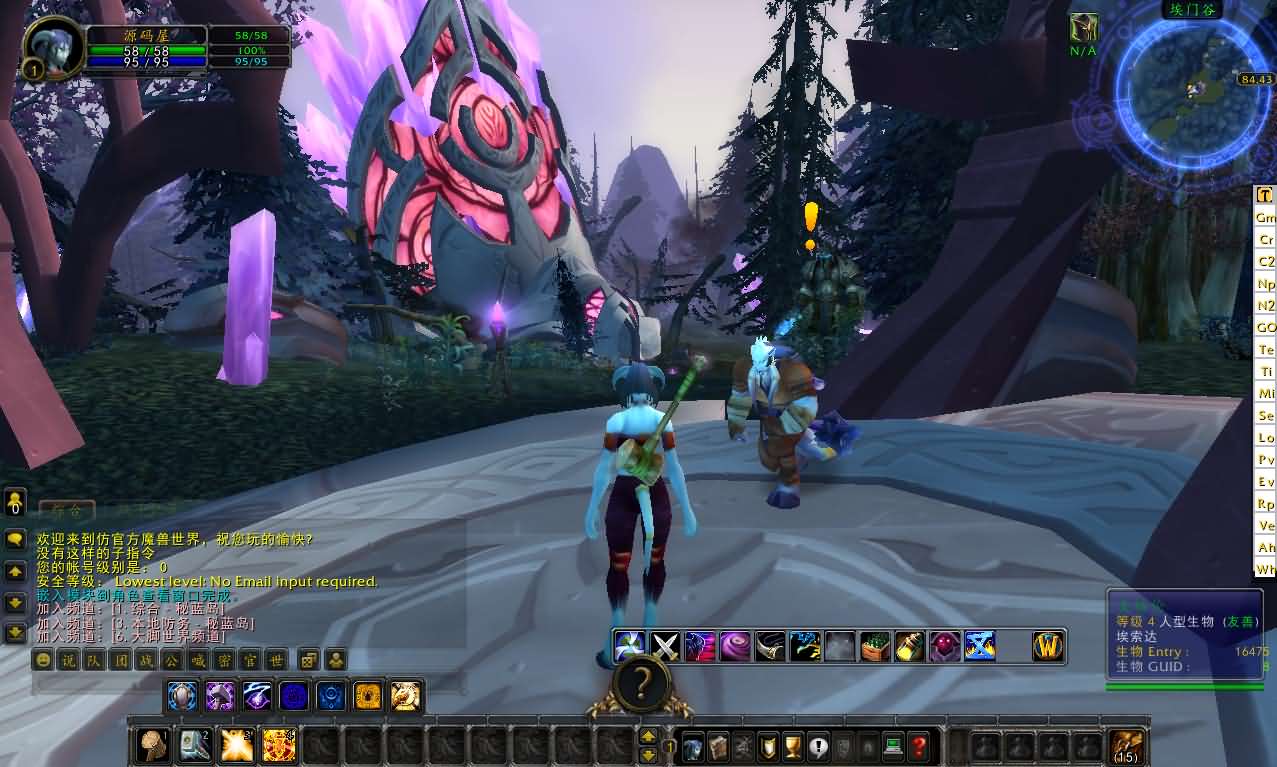The image size is (1277, 767).
Task: Use the hammer ability in slot 2
Action: (195, 745)
